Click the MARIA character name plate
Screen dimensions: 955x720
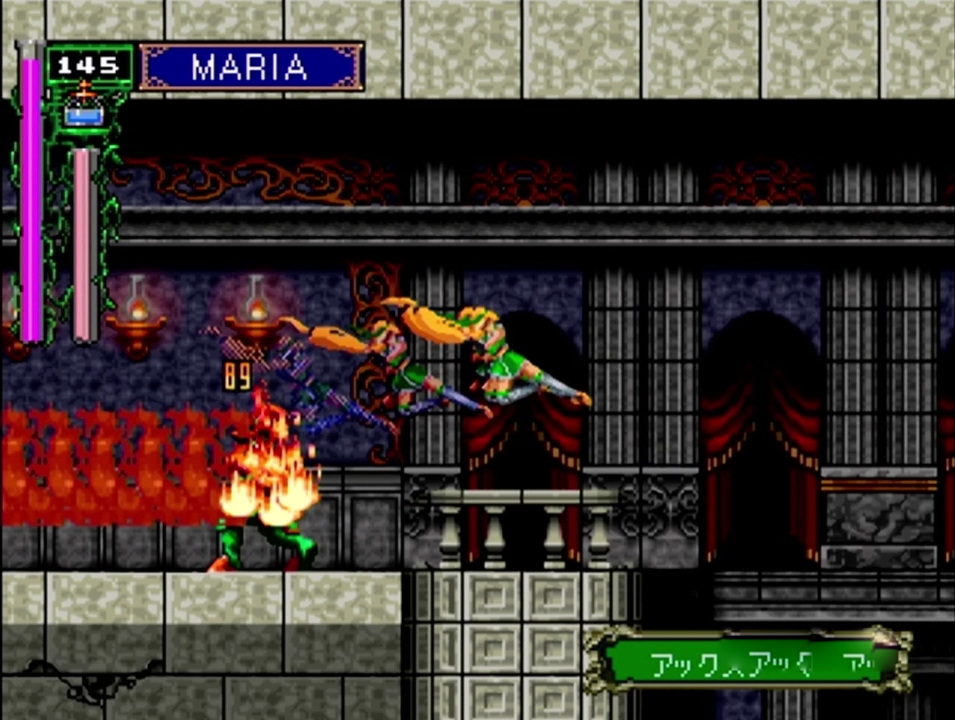pos(250,67)
